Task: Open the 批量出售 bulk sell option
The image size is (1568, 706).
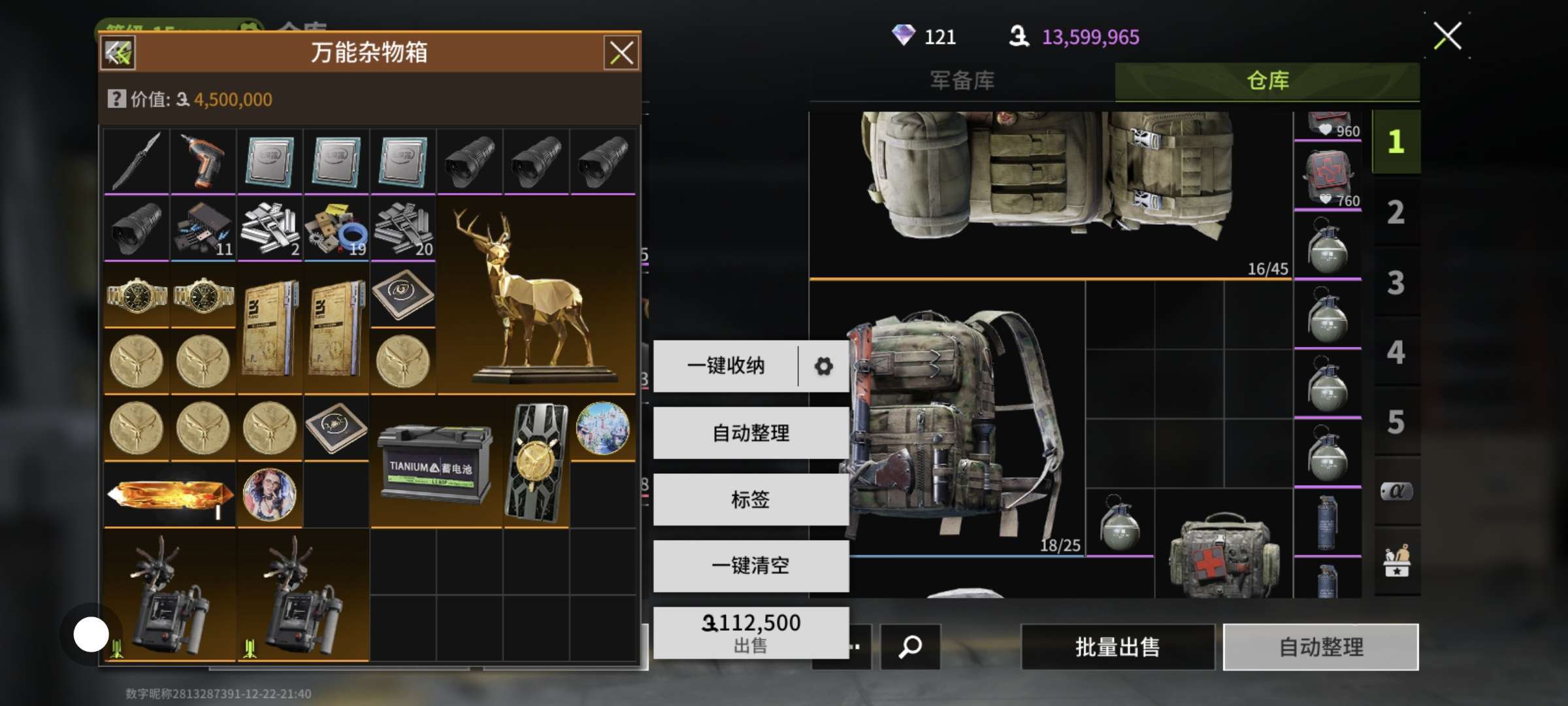Action: pyautogui.click(x=1117, y=647)
